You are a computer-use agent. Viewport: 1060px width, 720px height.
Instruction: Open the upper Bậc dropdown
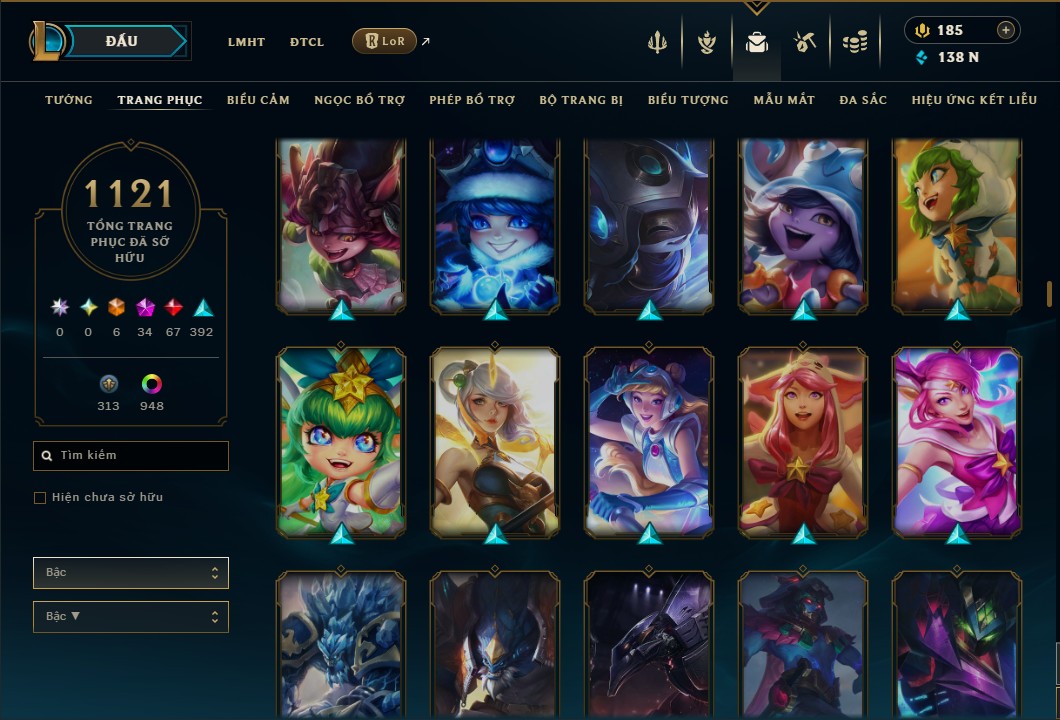click(x=131, y=573)
